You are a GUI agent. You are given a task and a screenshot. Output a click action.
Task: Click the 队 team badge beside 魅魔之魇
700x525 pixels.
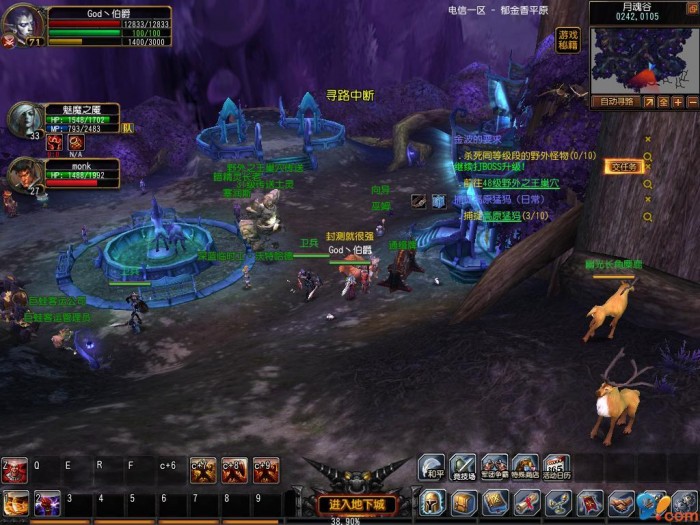point(127,127)
